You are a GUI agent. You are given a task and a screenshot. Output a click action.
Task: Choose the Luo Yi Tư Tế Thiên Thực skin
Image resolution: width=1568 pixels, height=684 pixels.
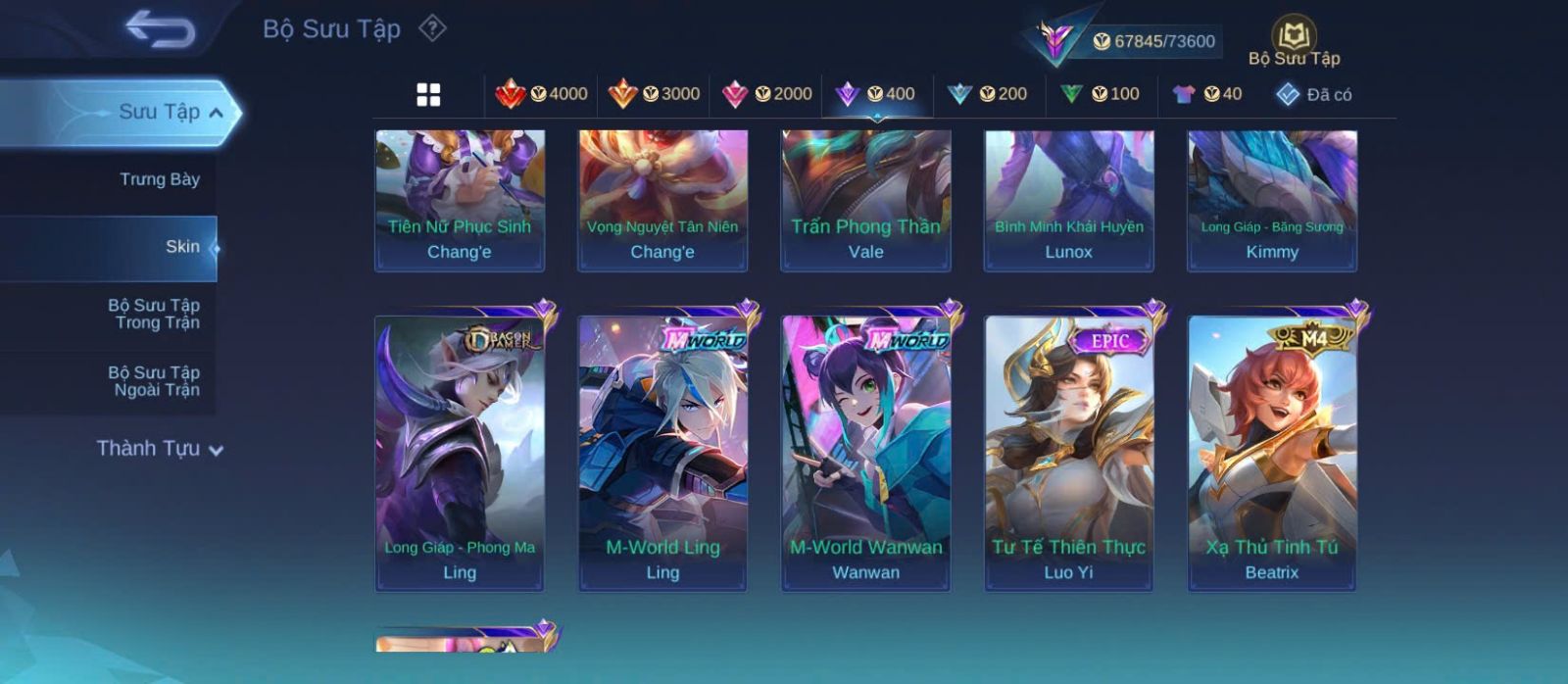(1068, 453)
